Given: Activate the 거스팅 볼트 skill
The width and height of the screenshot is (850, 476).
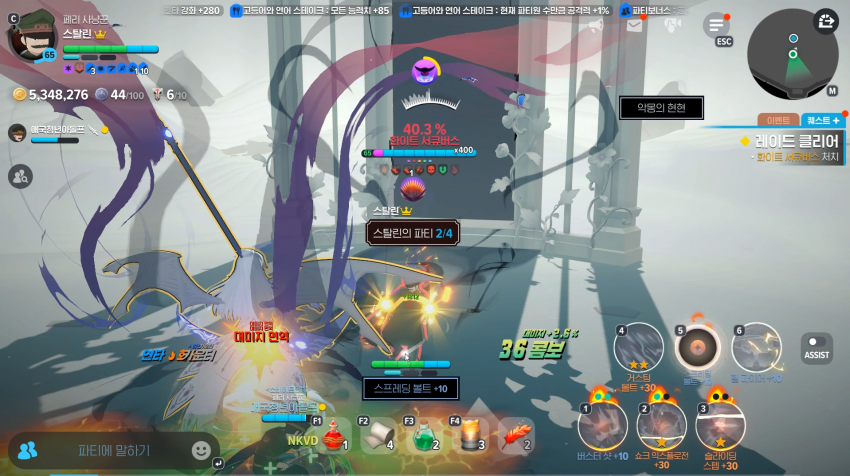Looking at the screenshot, I should pyautogui.click(x=639, y=349).
